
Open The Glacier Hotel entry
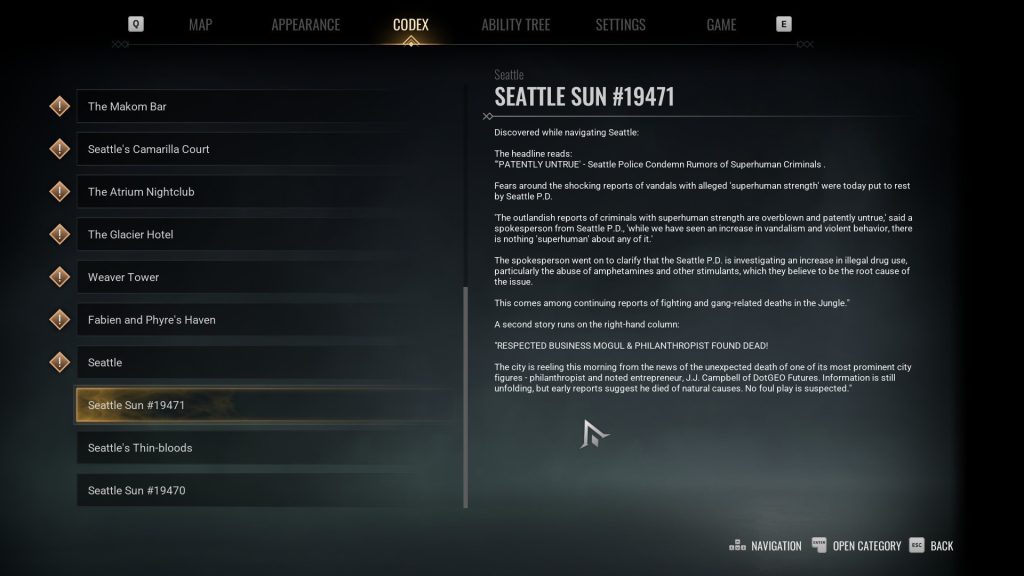click(x=258, y=235)
